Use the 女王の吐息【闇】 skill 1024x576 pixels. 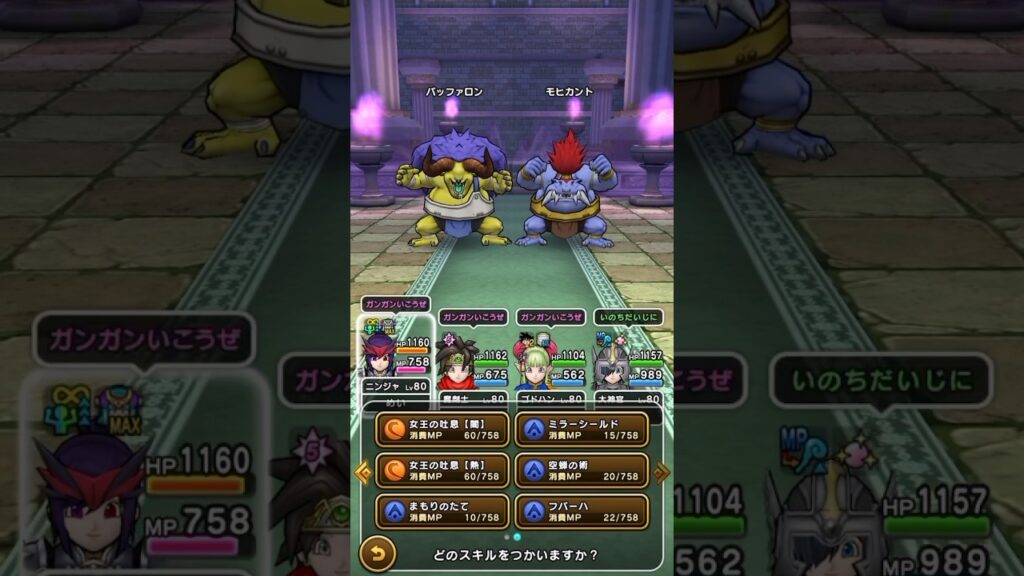tap(442, 430)
